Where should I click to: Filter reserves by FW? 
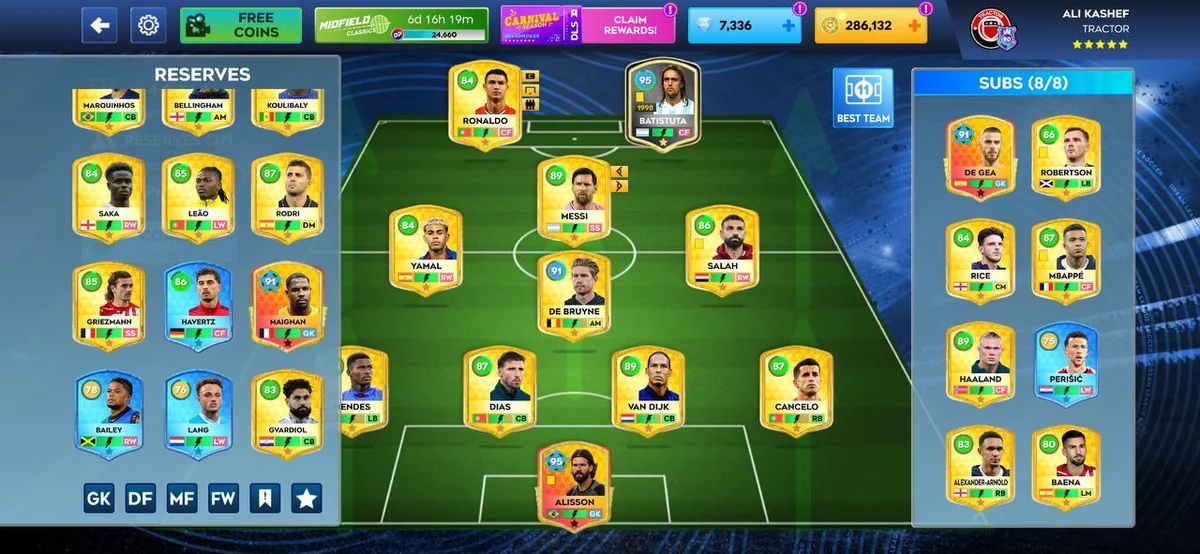click(224, 498)
